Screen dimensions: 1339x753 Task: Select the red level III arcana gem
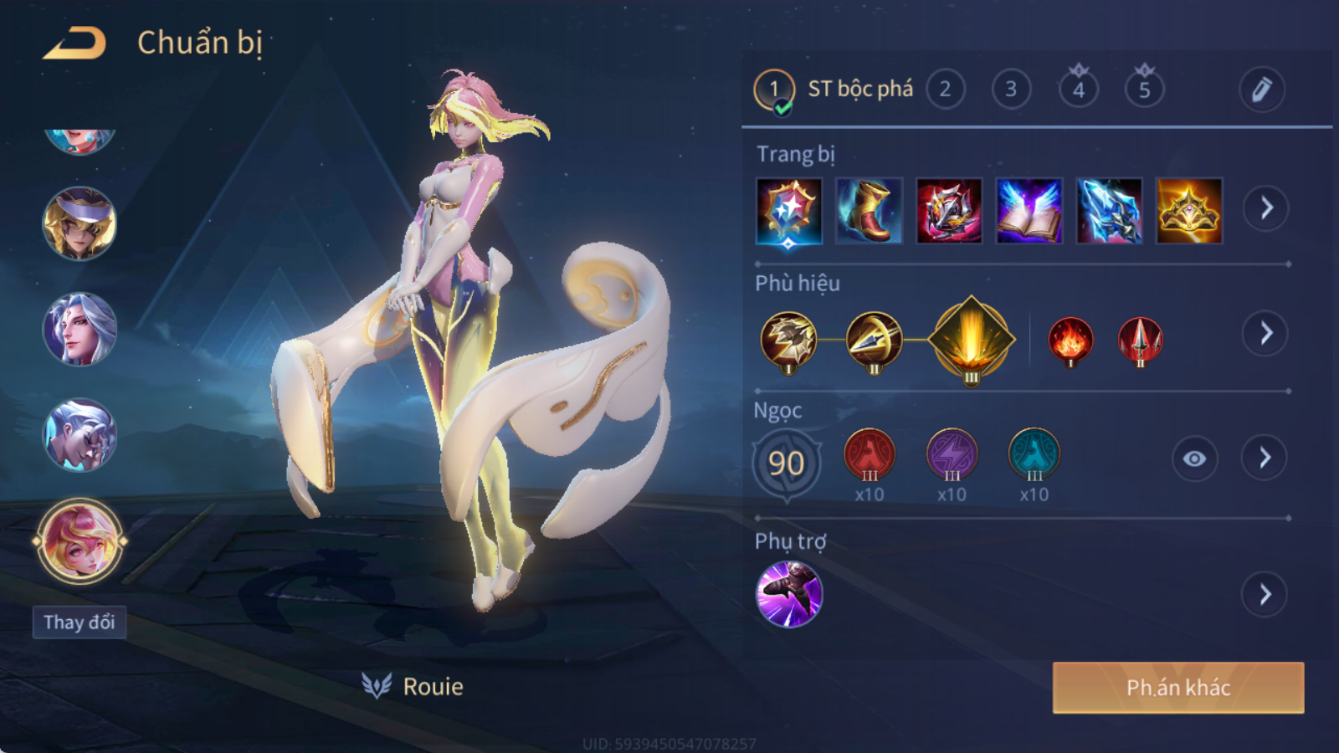[x=869, y=455]
